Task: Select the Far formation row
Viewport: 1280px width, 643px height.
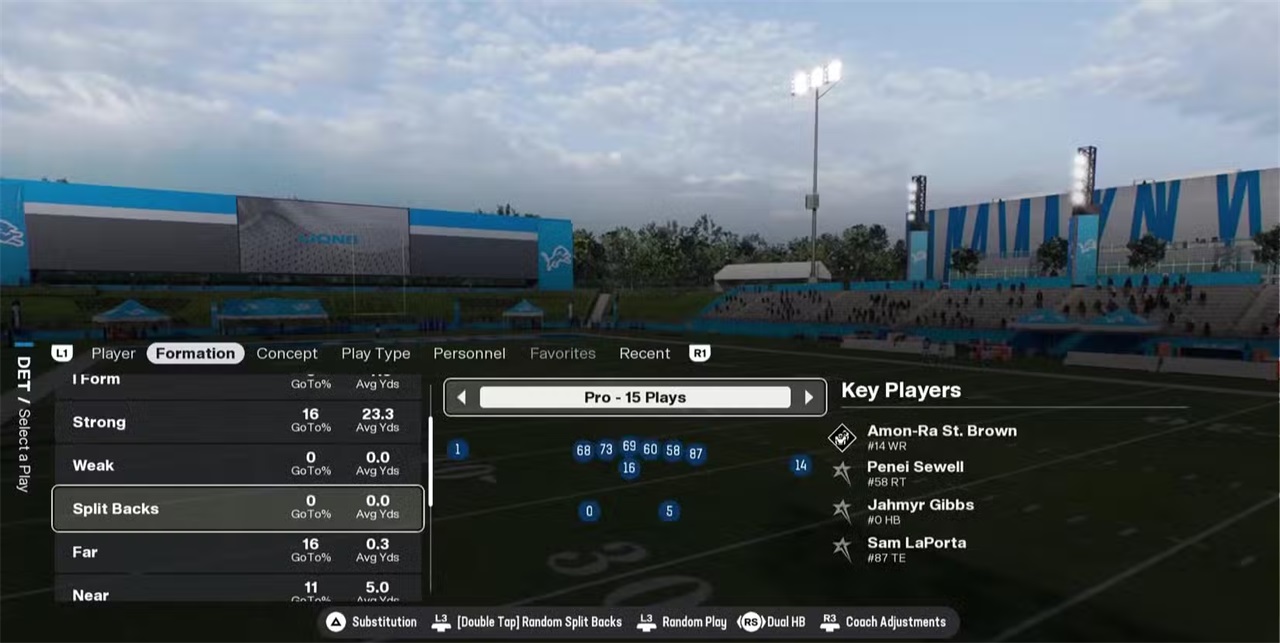Action: (x=238, y=551)
